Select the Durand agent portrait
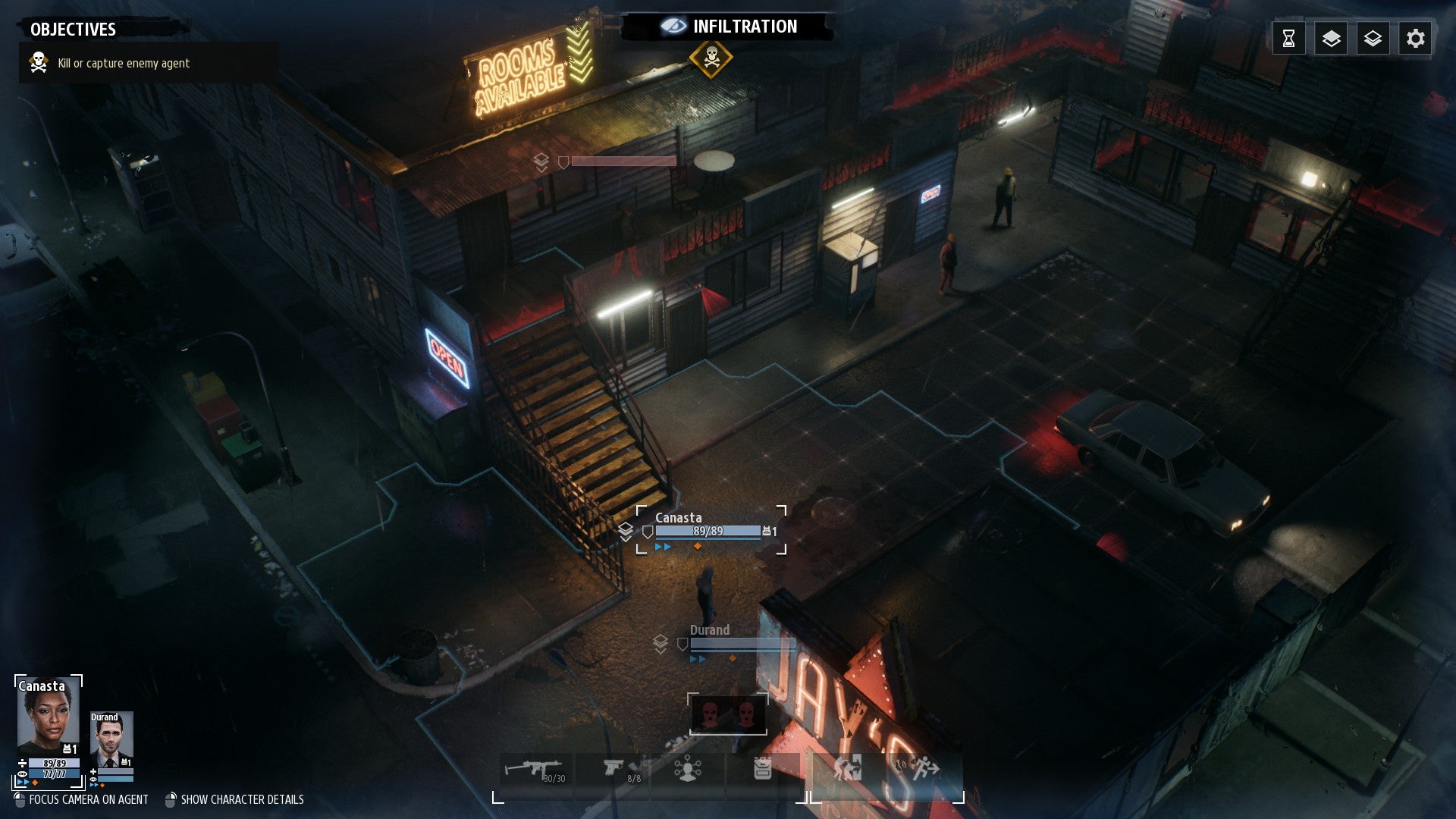This screenshot has width=1456, height=819. point(111,739)
